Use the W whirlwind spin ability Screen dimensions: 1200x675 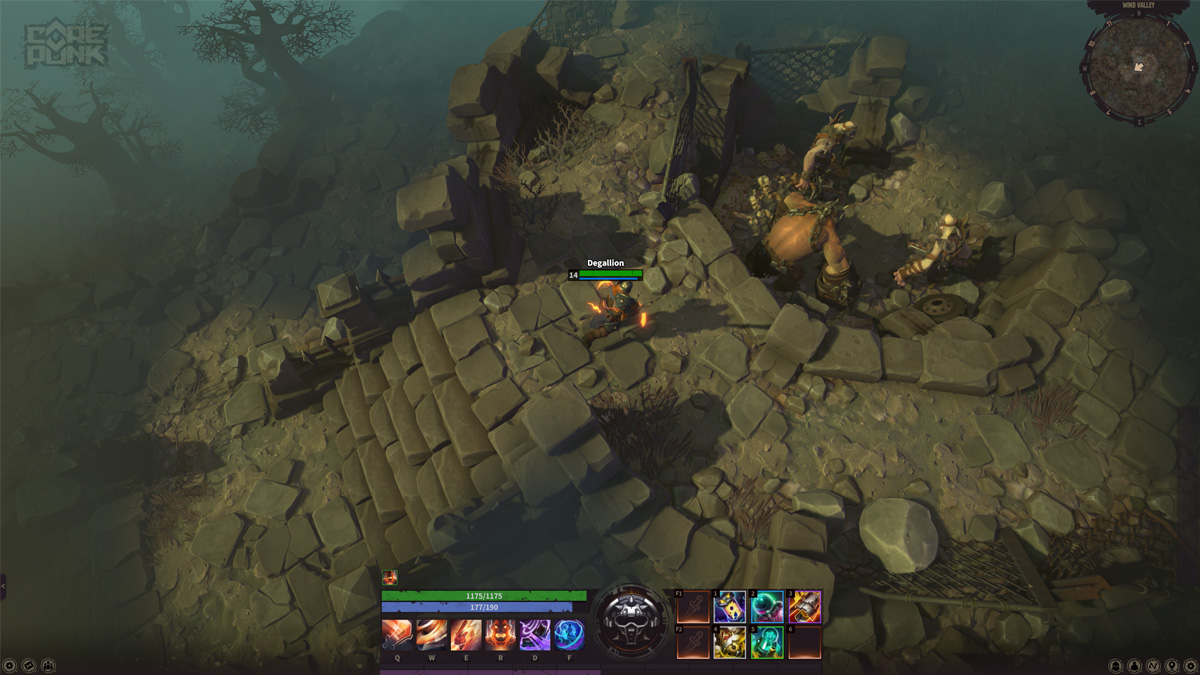pyautogui.click(x=431, y=634)
